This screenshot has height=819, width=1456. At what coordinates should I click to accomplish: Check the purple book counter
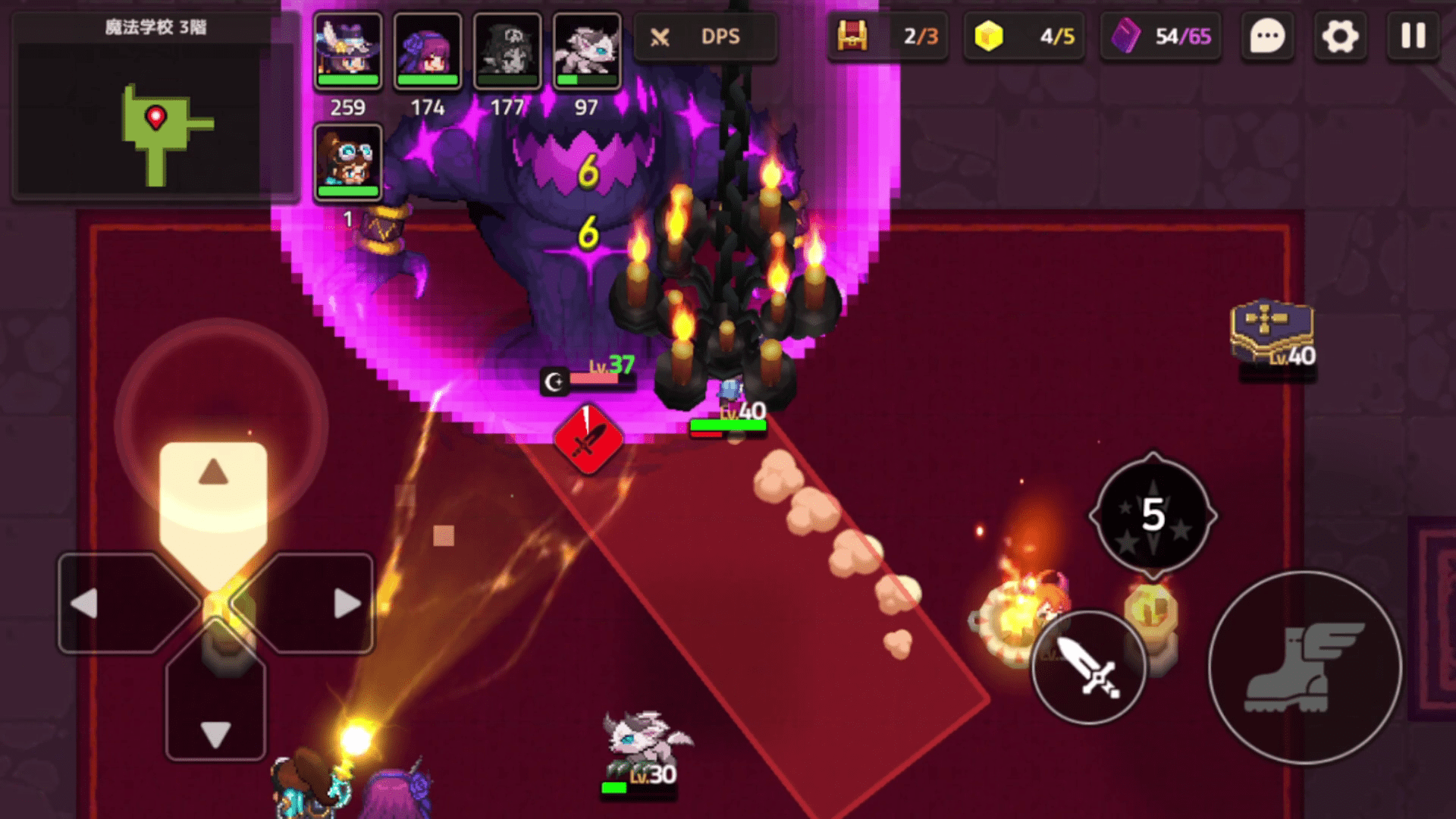pos(1161,36)
